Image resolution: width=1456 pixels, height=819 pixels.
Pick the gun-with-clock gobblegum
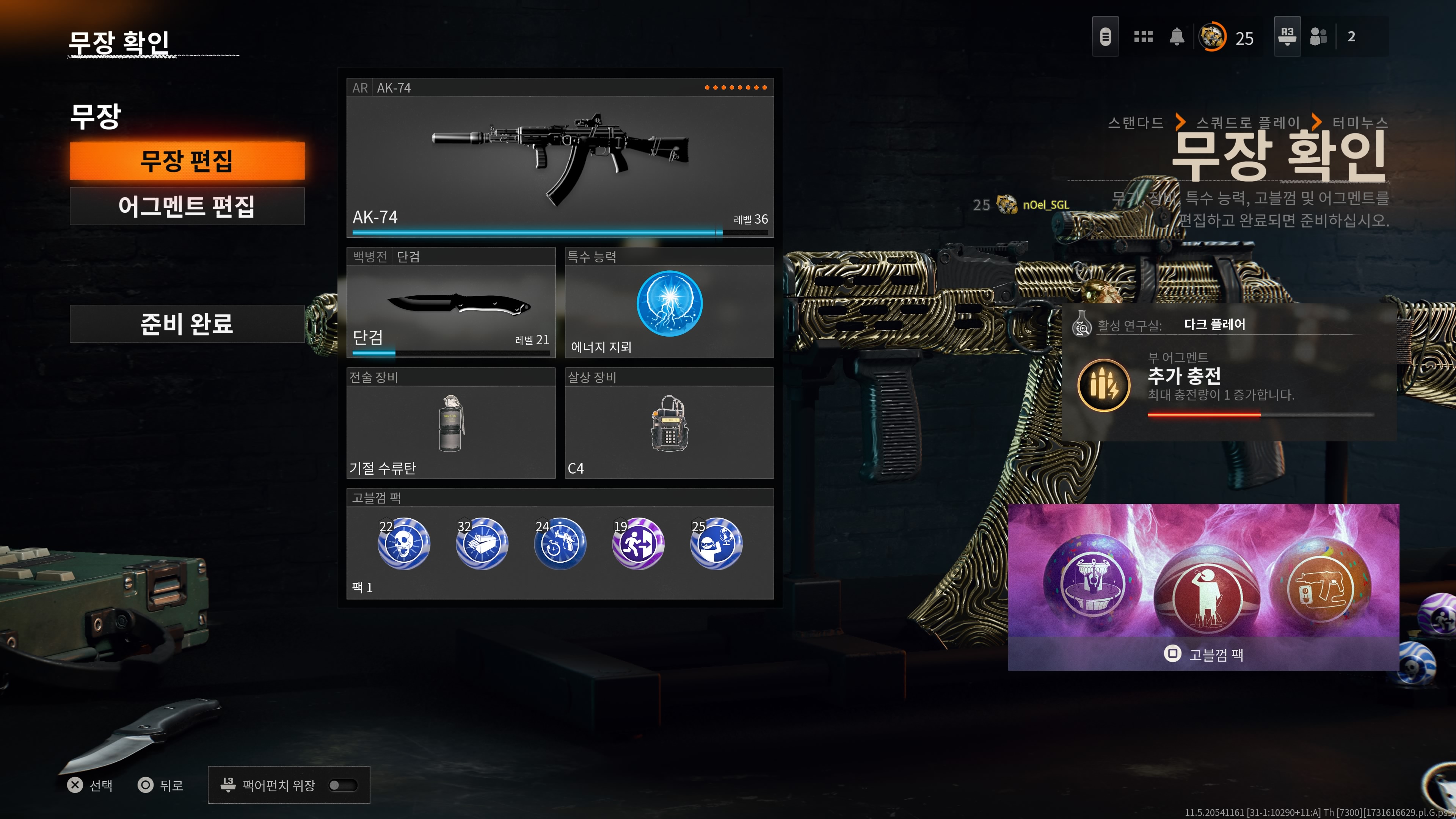tap(560, 544)
